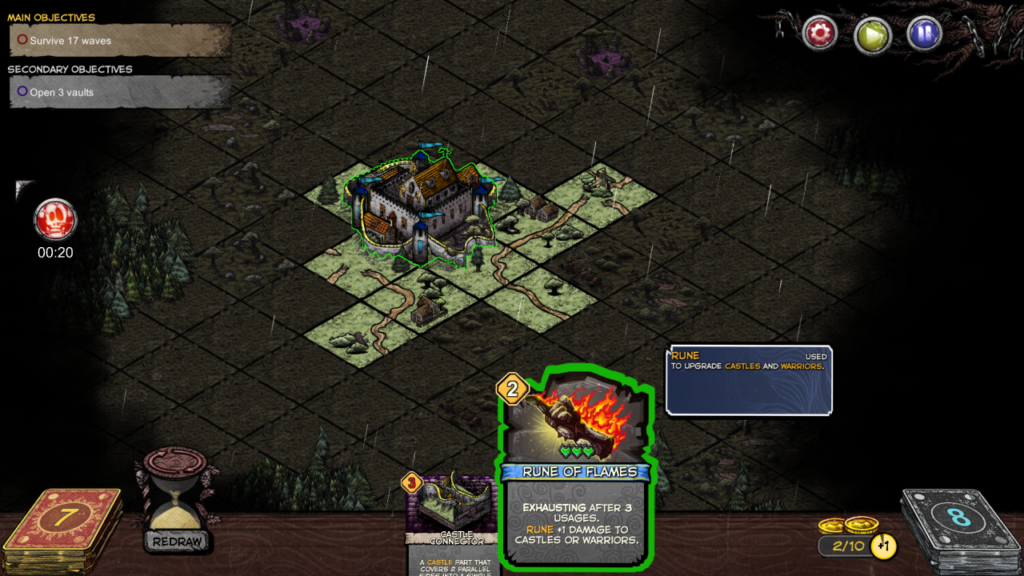The image size is (1024, 576).
Task: Click the green play speed button
Action: (x=872, y=34)
